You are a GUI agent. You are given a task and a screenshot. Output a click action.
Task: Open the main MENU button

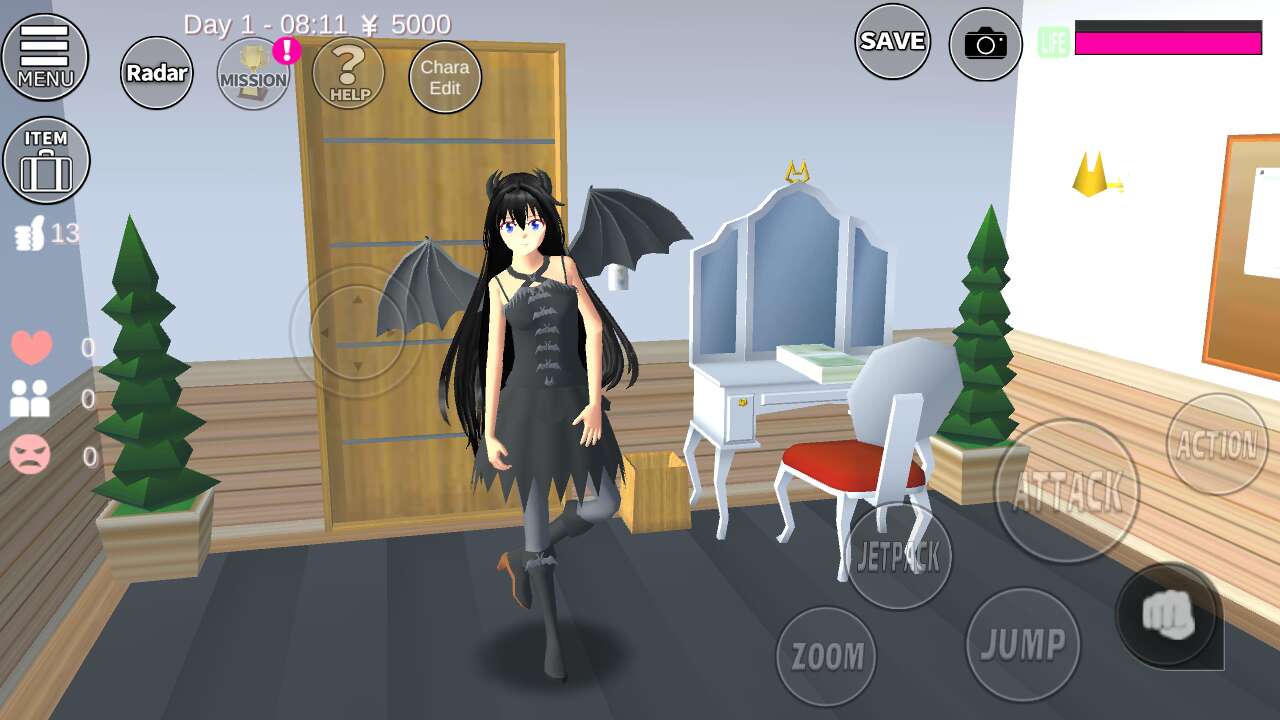pos(45,57)
